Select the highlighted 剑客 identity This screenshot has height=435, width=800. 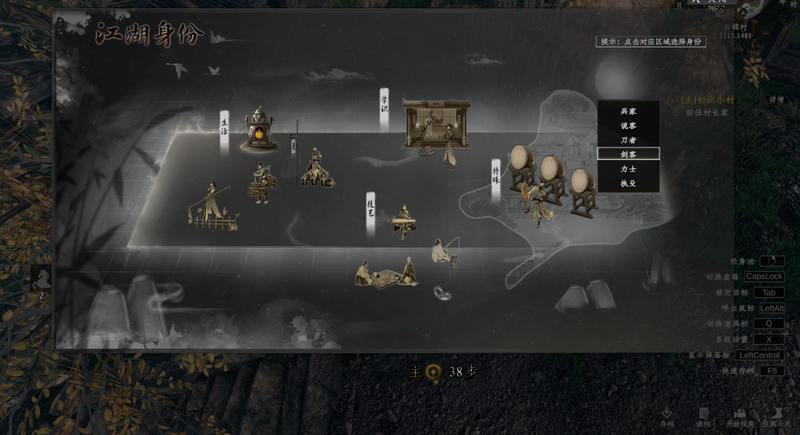(x=628, y=154)
